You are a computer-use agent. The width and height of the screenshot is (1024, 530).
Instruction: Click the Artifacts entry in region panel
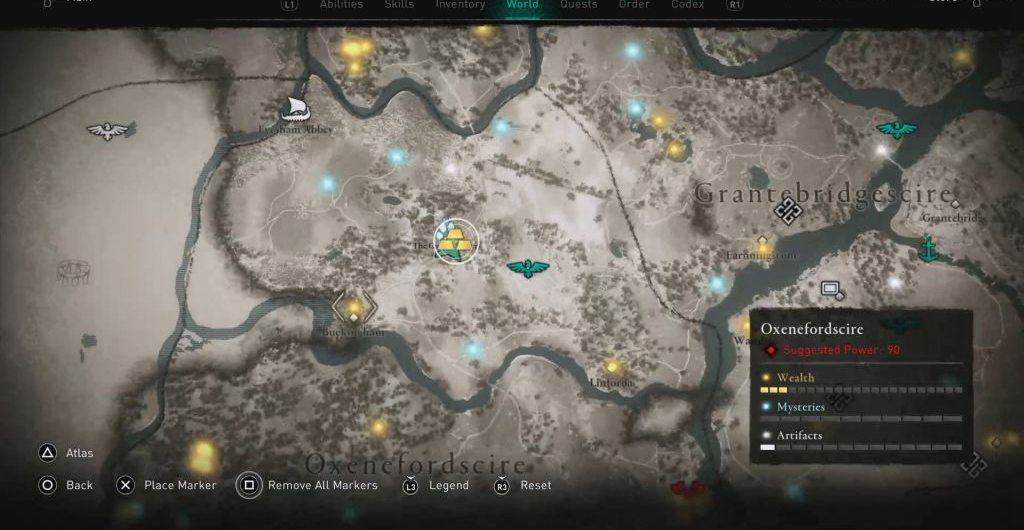(798, 435)
